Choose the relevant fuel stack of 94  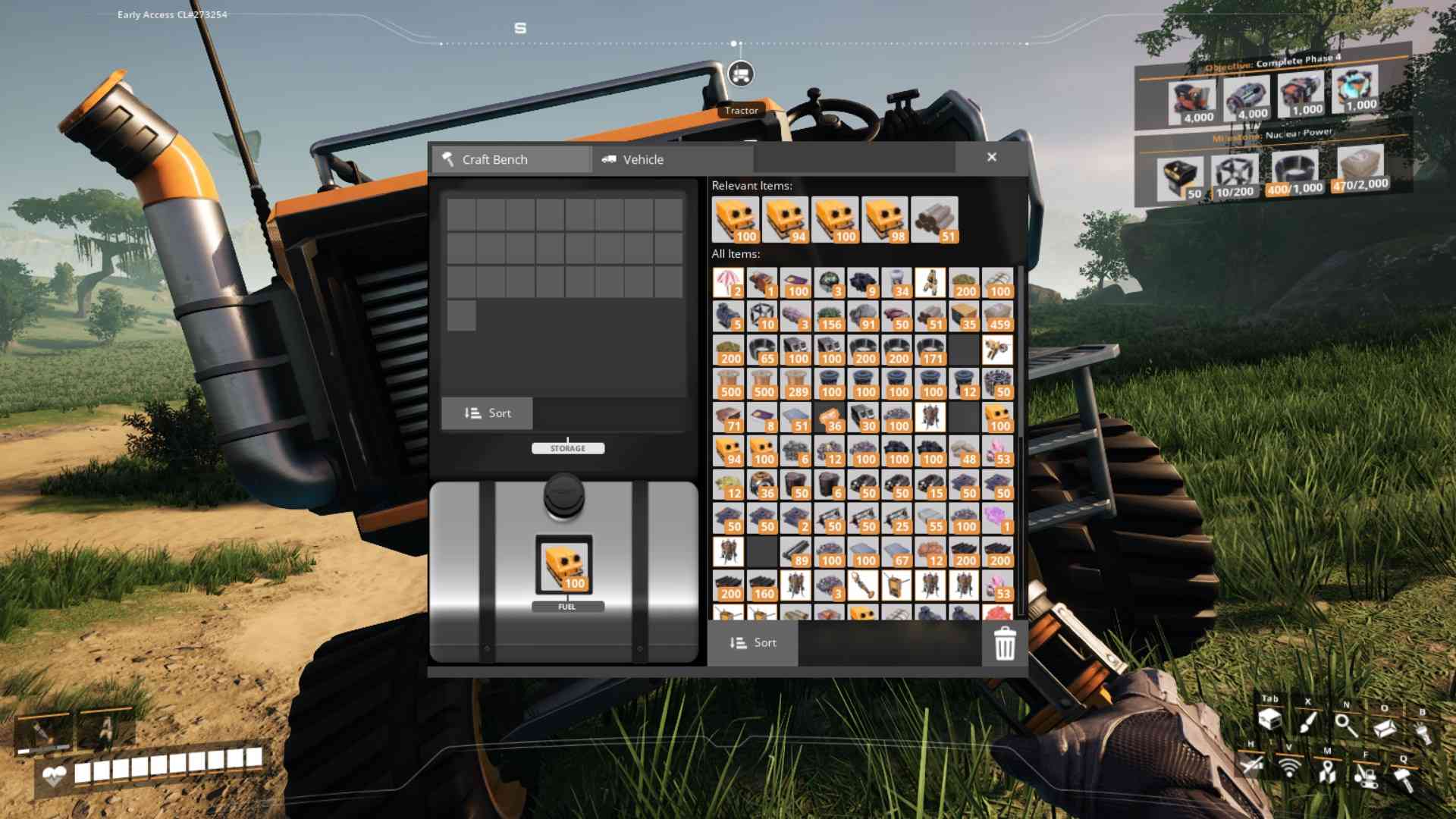(x=785, y=220)
